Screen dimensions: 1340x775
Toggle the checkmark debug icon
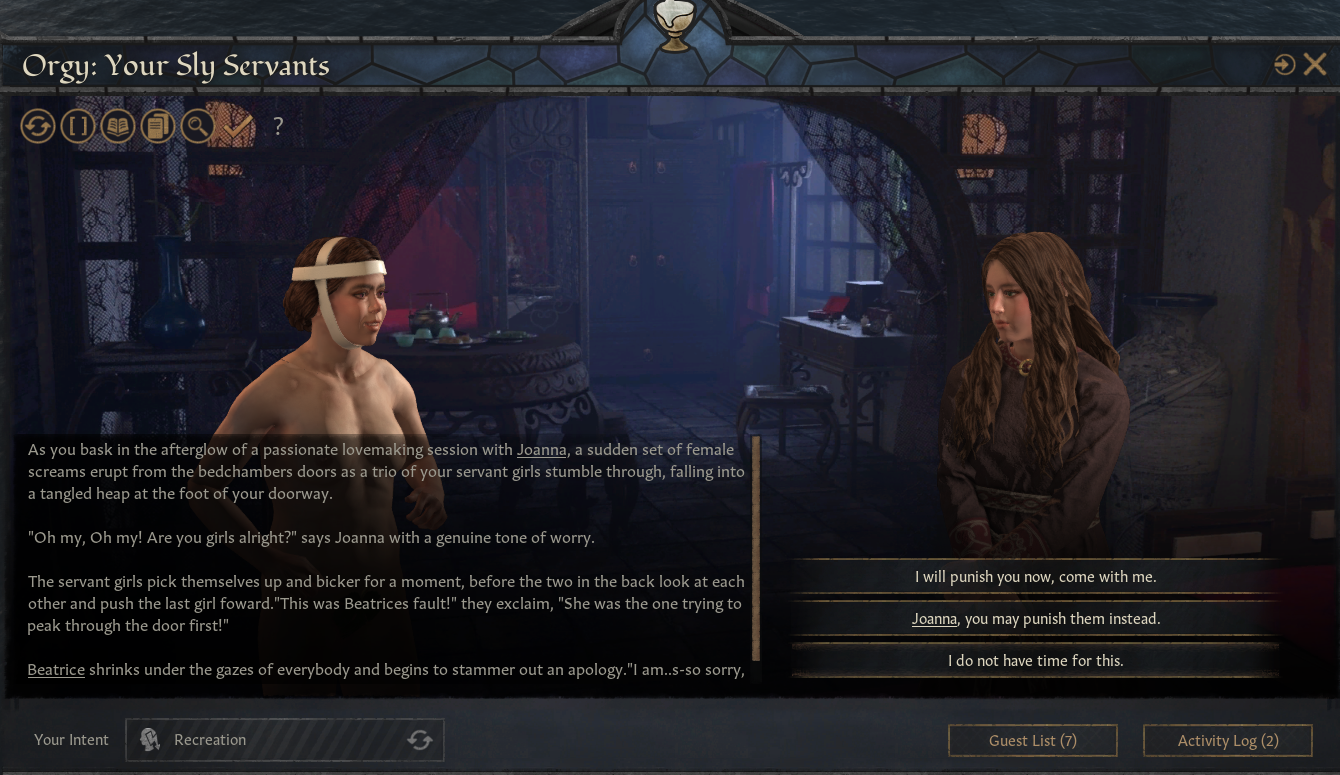click(x=236, y=126)
